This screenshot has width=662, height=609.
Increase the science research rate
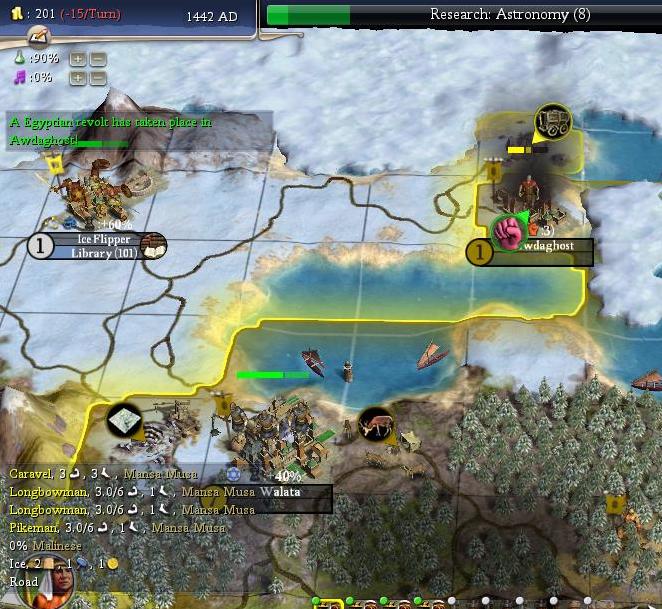click(79, 59)
